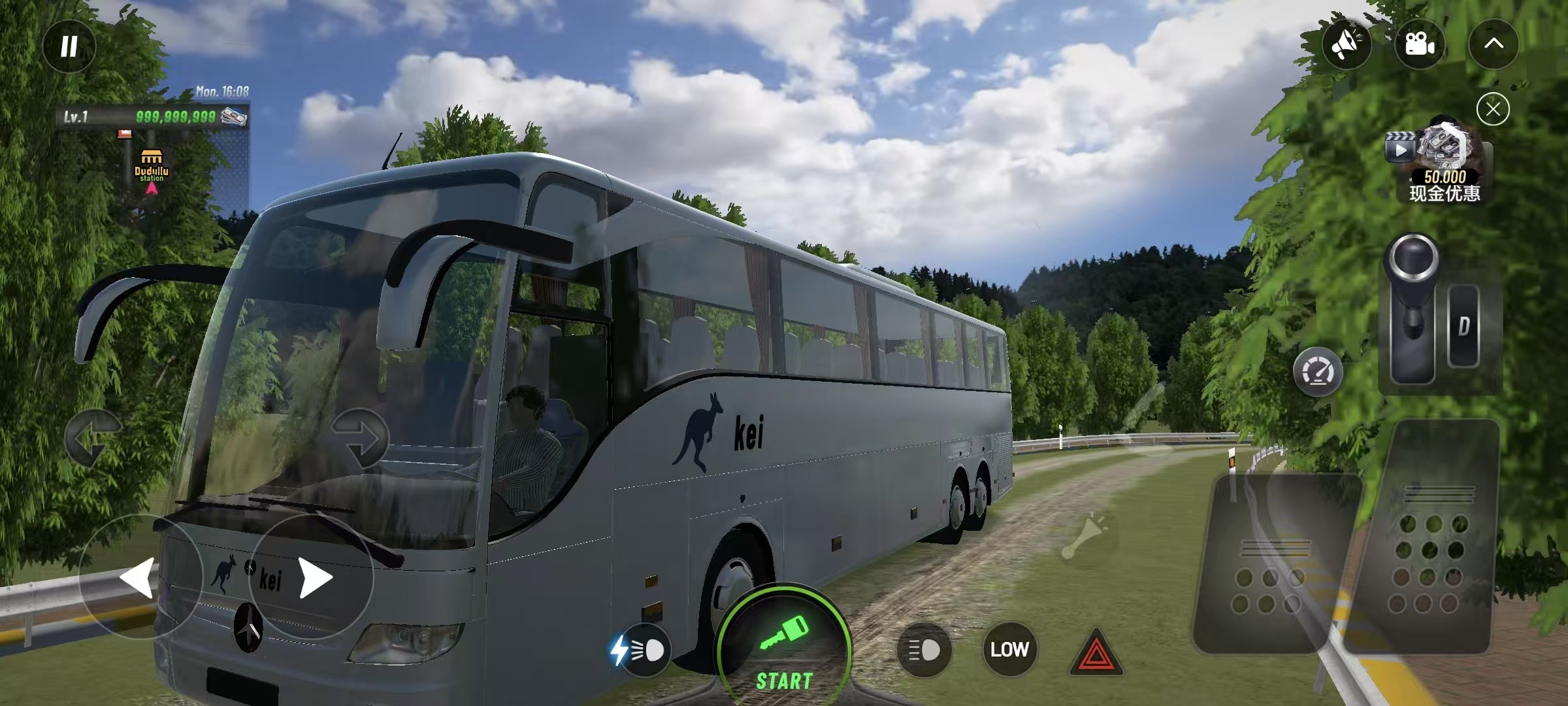Viewport: 1568px width, 706px height.
Task: Activate the right turn signal arrow
Action: 360,438
